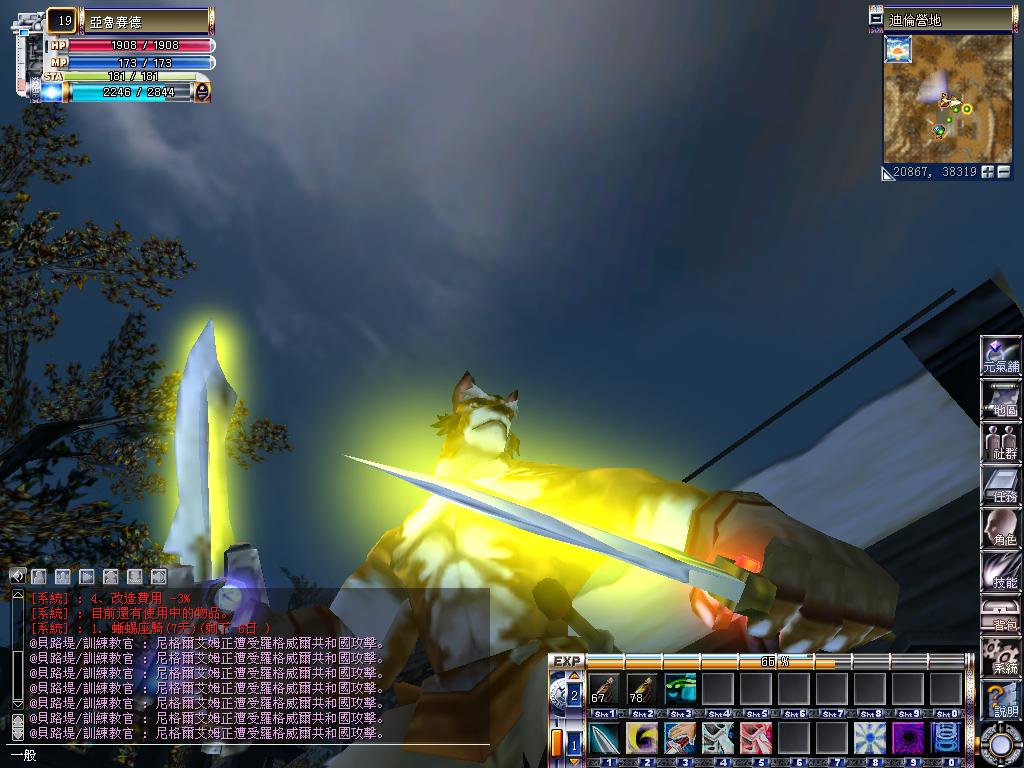Activate the purple vortex skill in slot 9
Screen dimensions: 1024x768
point(908,739)
